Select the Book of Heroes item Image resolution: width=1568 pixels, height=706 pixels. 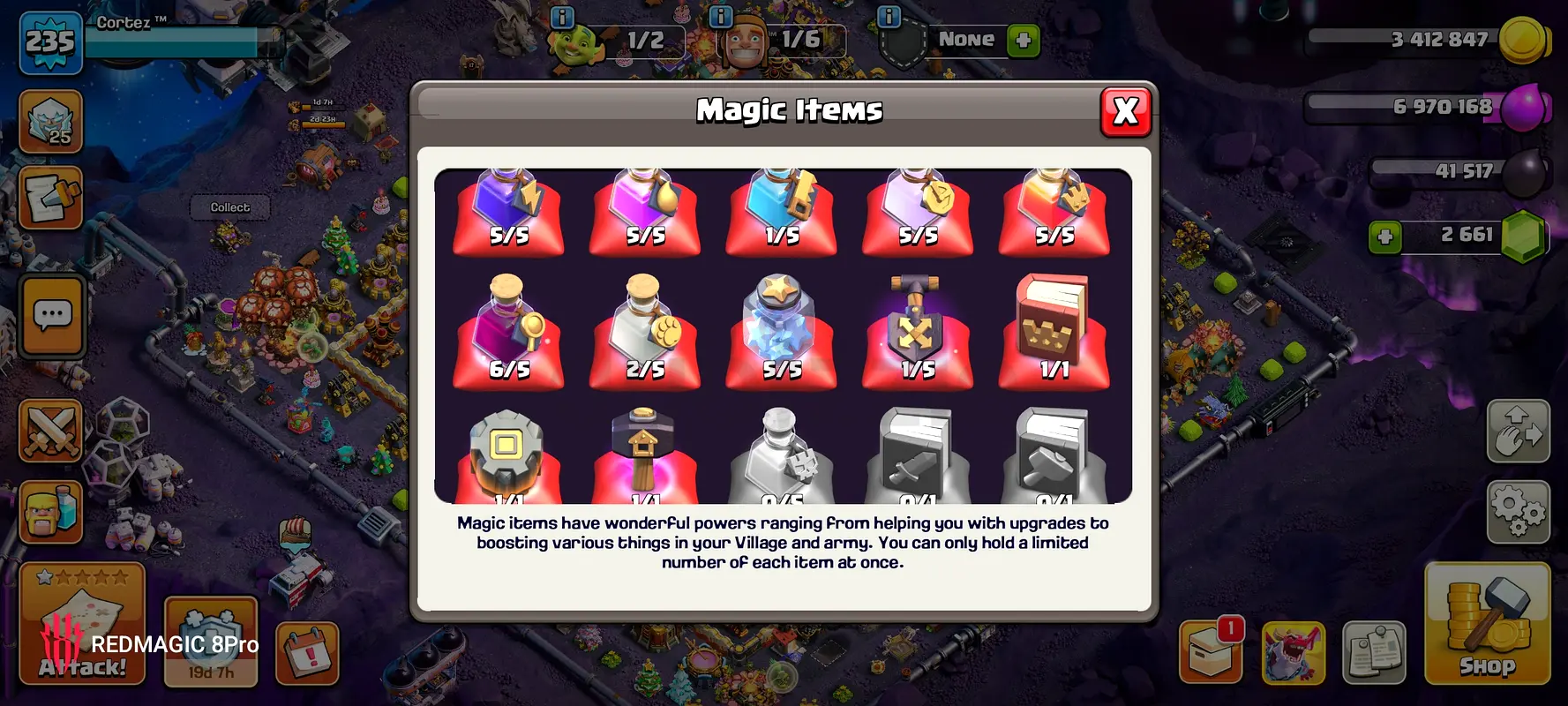[x=1054, y=331]
